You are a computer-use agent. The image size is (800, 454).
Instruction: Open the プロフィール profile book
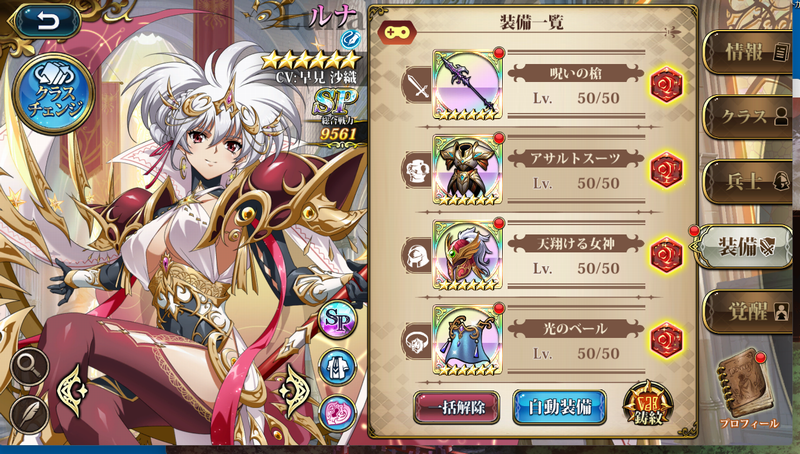pyautogui.click(x=748, y=387)
